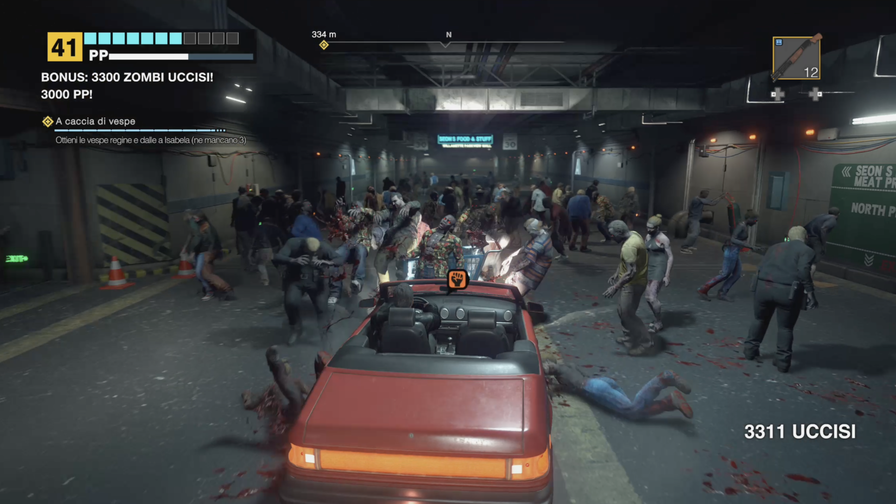
Task: Select the level 41 badge
Action: [63, 46]
